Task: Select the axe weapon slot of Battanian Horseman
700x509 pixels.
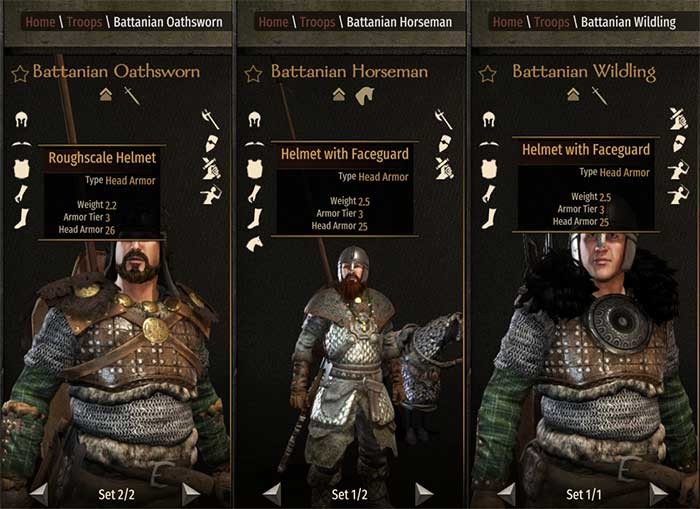Action: pyautogui.click(x=443, y=118)
